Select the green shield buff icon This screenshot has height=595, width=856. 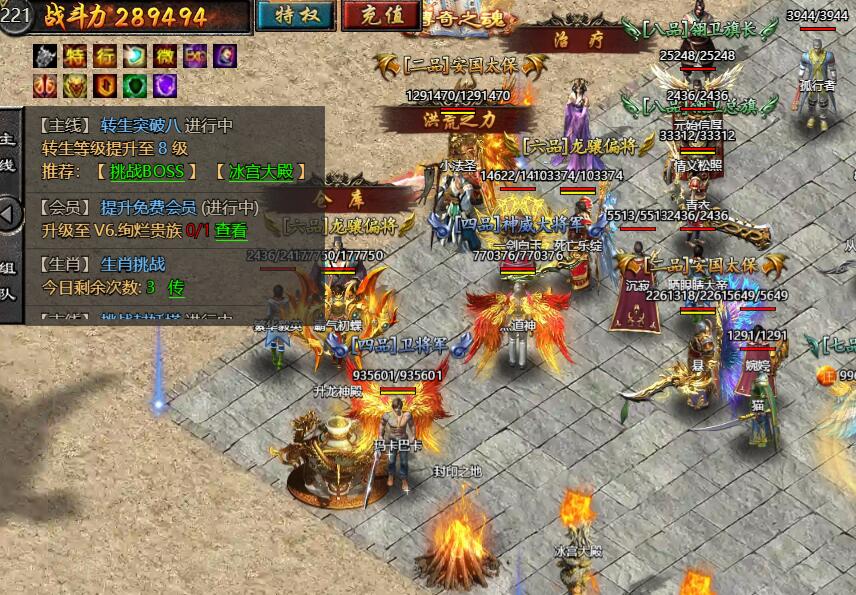pos(134,85)
